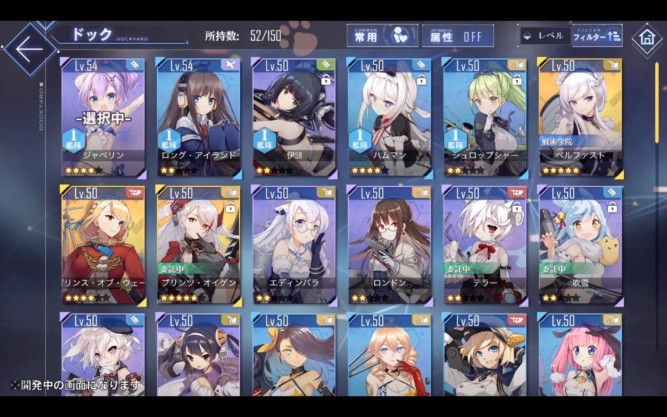Select the ジャベリン ship card
The height and width of the screenshot is (417, 667).
click(x=103, y=116)
